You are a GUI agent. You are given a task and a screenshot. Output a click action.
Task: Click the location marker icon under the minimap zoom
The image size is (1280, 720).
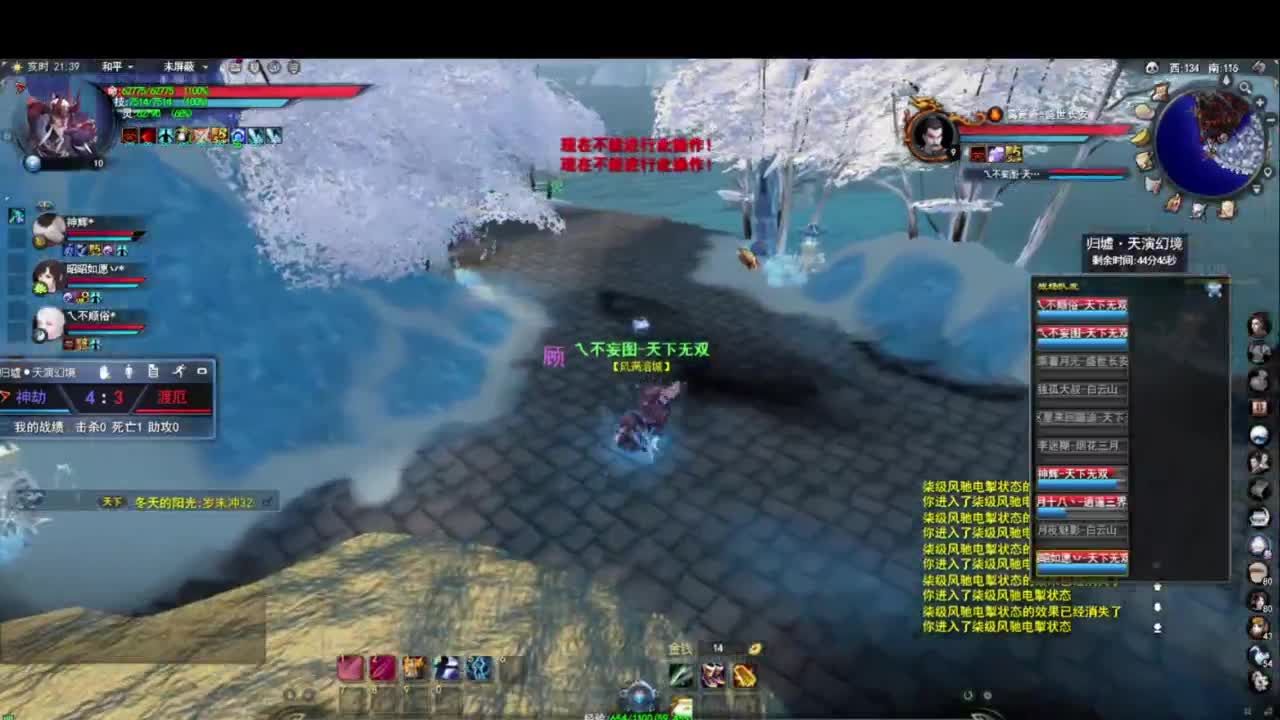pyautogui.click(x=1268, y=172)
